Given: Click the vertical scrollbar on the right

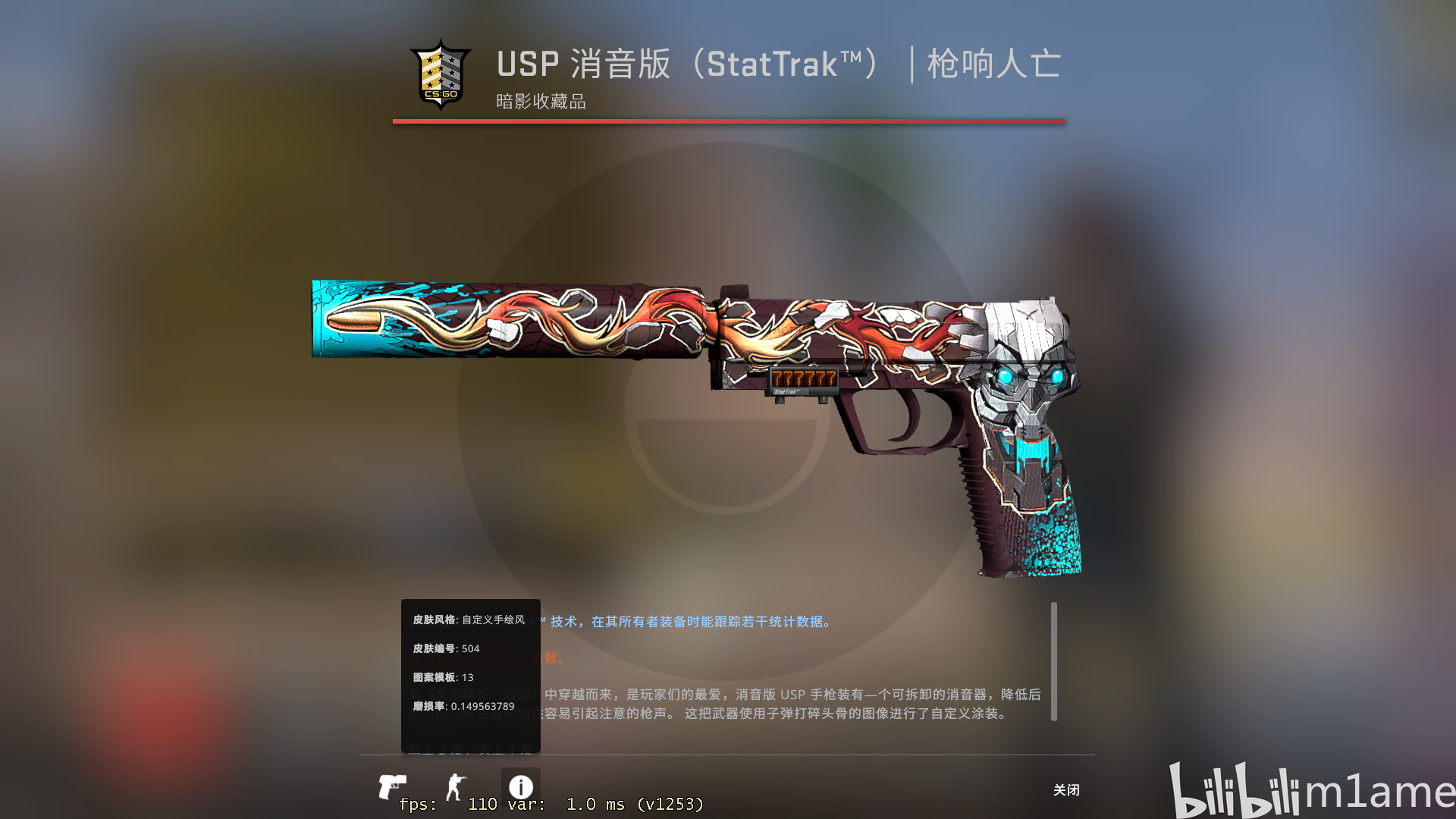Looking at the screenshot, I should click(1054, 660).
